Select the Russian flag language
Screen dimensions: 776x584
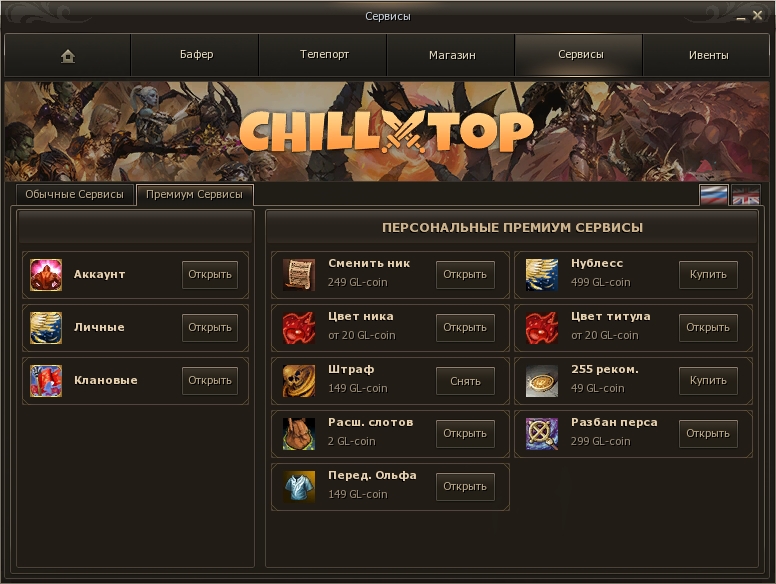point(714,195)
